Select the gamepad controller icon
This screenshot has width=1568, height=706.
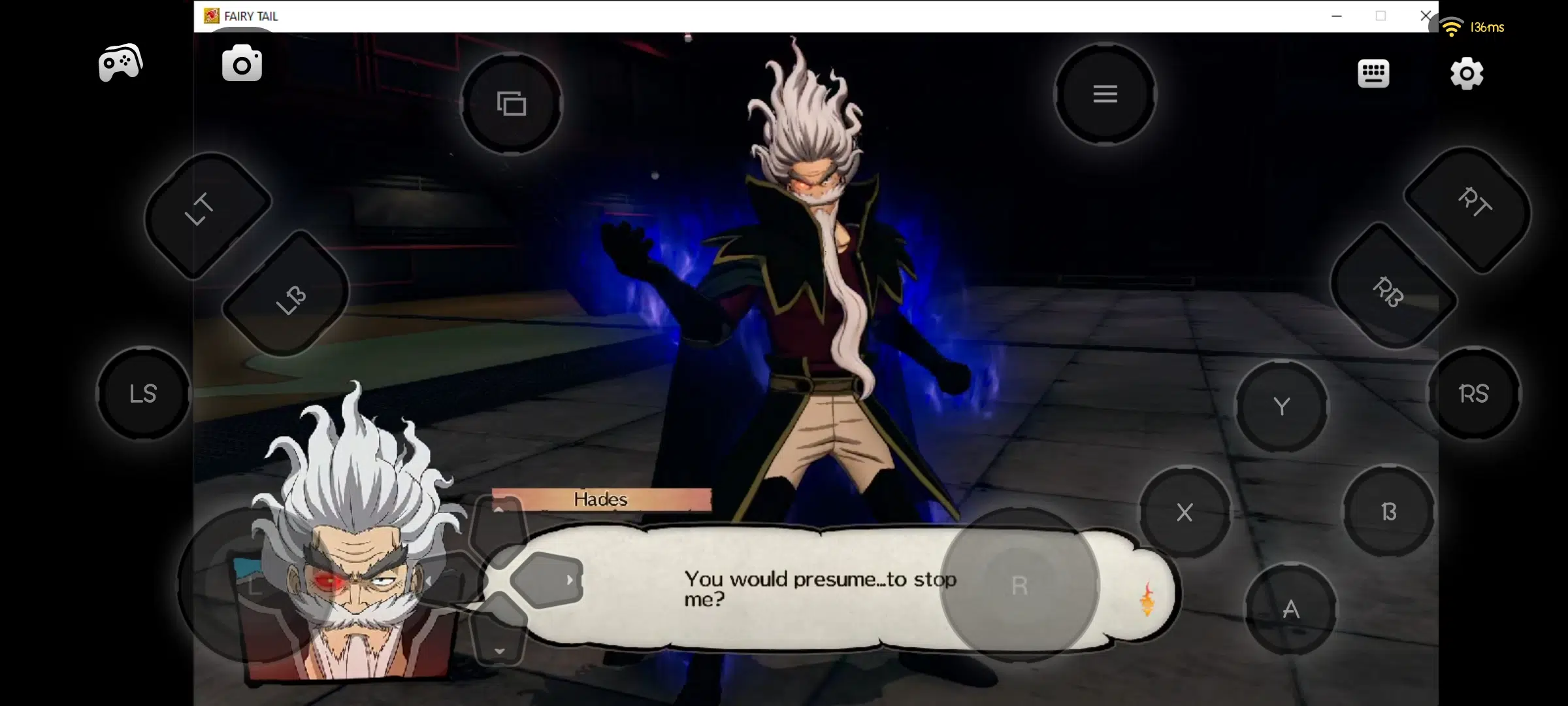(x=120, y=63)
